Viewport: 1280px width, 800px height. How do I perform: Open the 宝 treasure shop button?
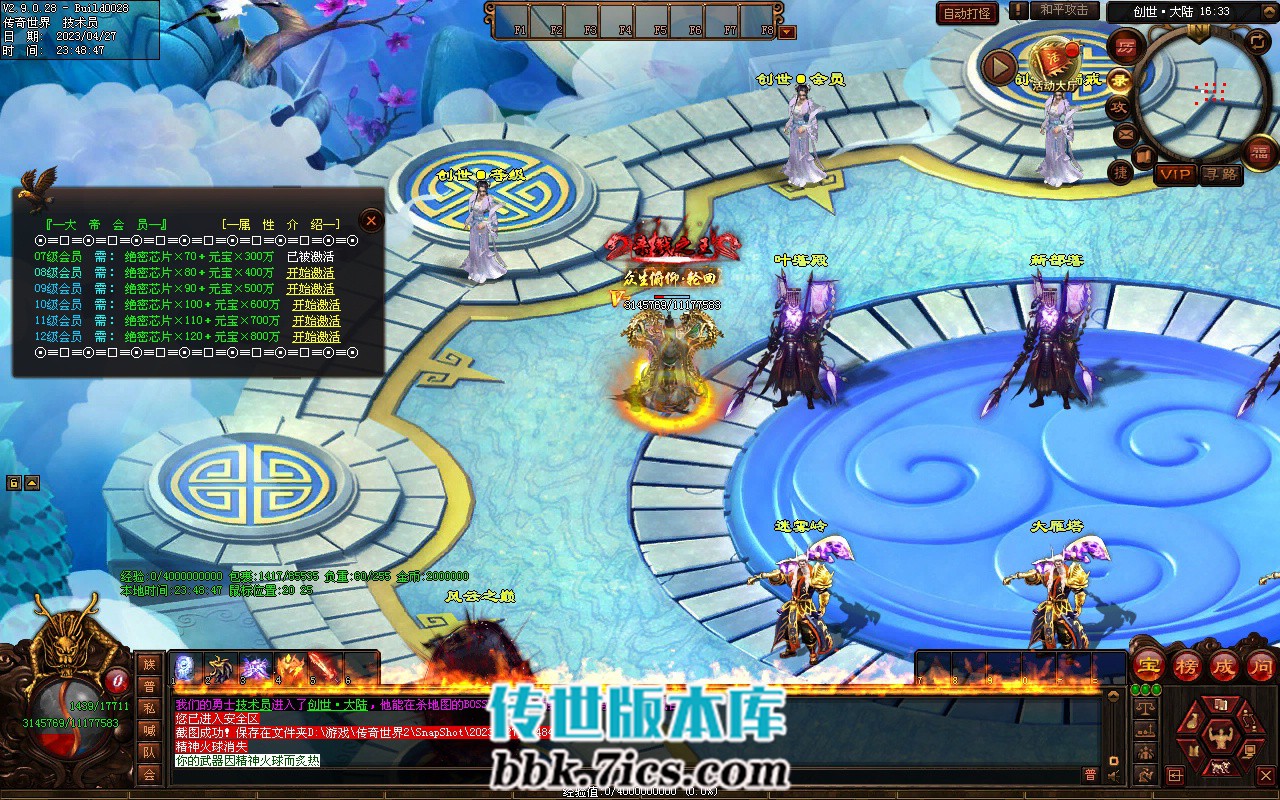pyautogui.click(x=1149, y=666)
